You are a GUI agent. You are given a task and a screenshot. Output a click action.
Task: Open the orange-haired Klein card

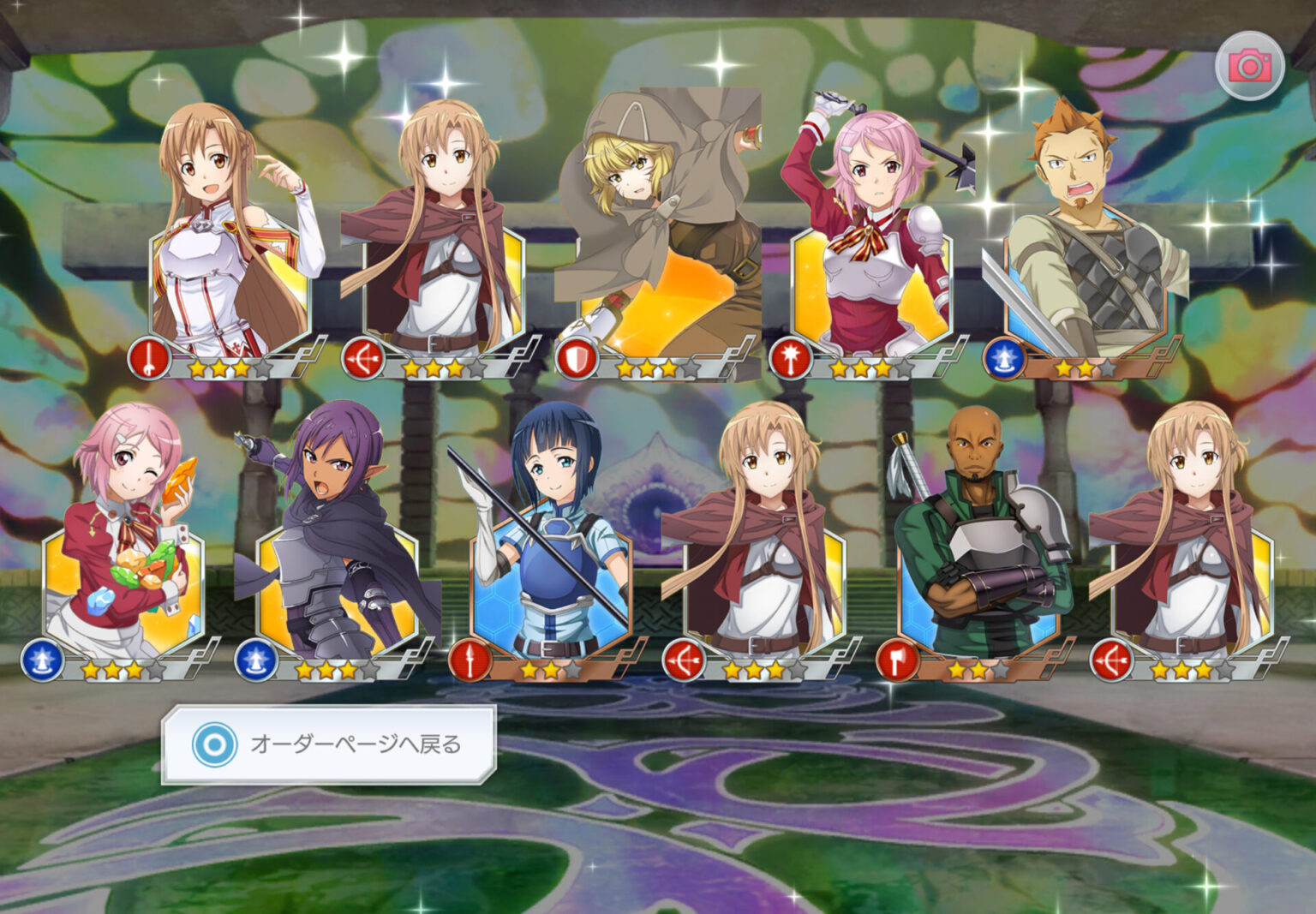tap(1085, 248)
